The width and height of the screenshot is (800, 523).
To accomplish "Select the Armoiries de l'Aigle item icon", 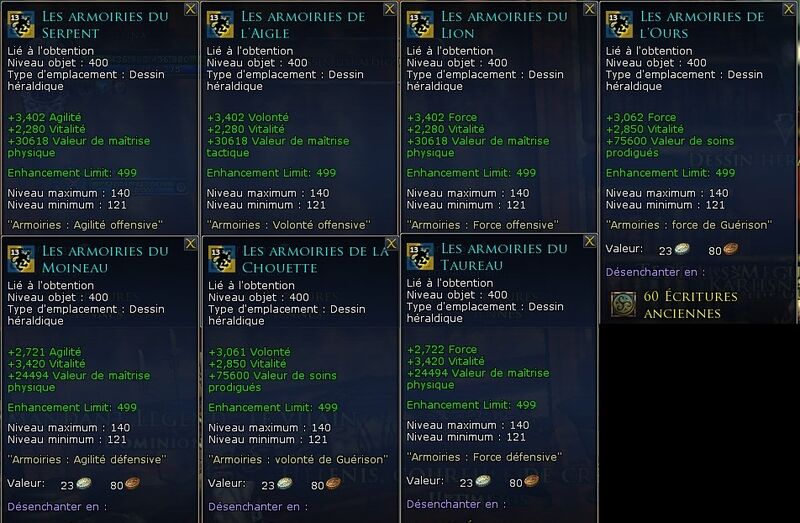I will coord(221,24).
